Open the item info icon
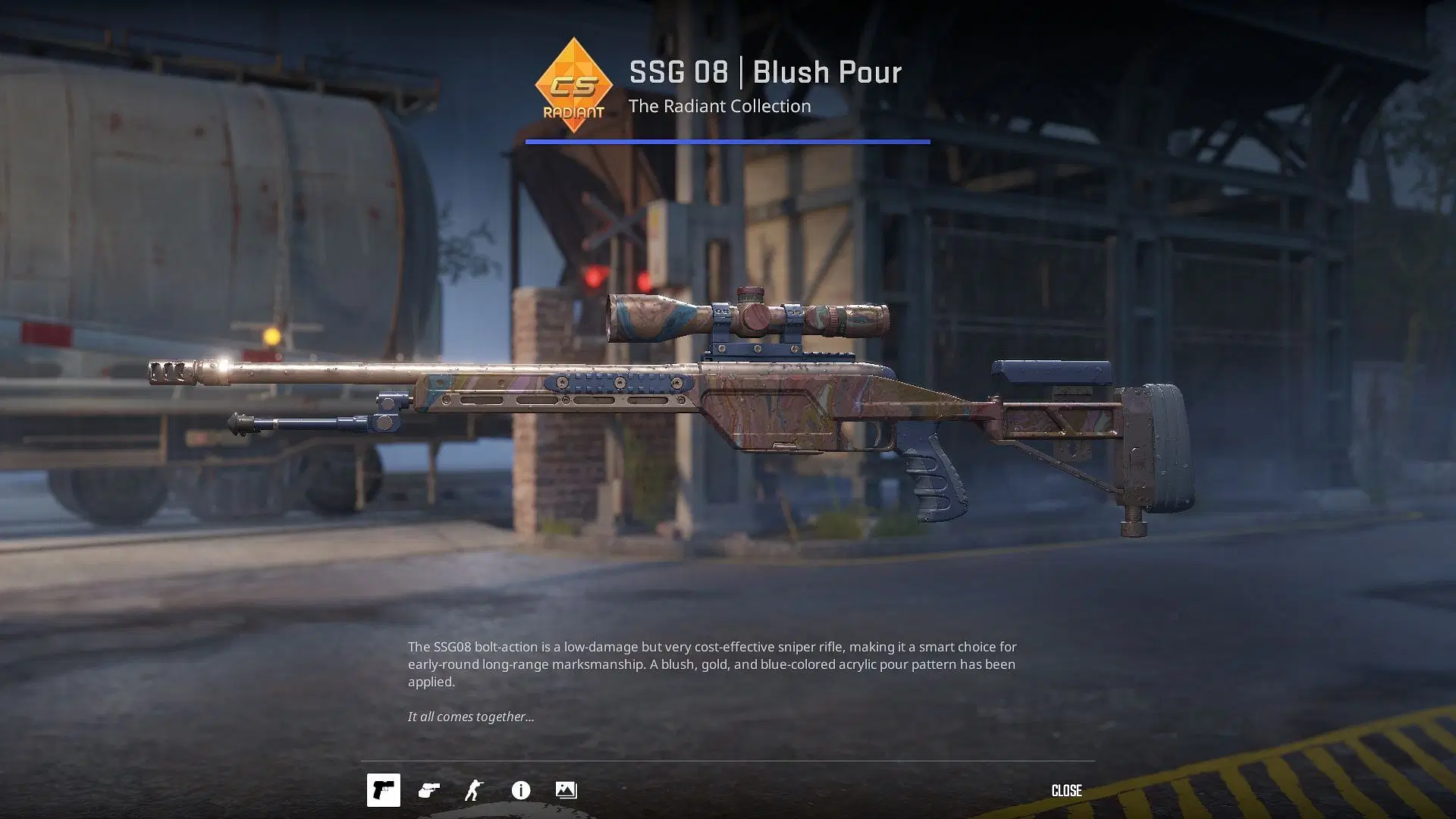The image size is (1456, 819). click(x=520, y=790)
